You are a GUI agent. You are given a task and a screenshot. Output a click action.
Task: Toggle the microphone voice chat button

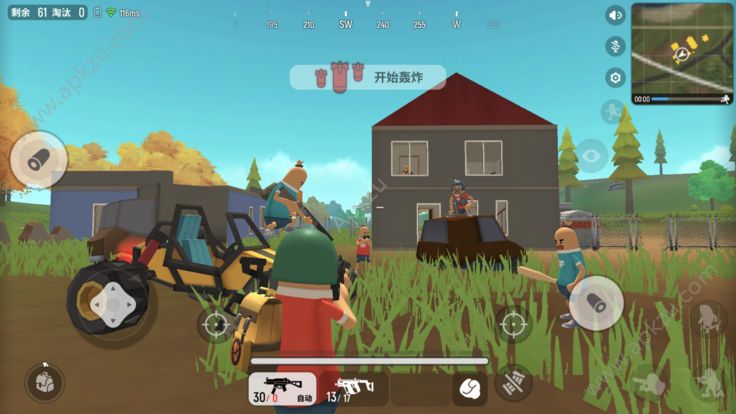coord(615,46)
